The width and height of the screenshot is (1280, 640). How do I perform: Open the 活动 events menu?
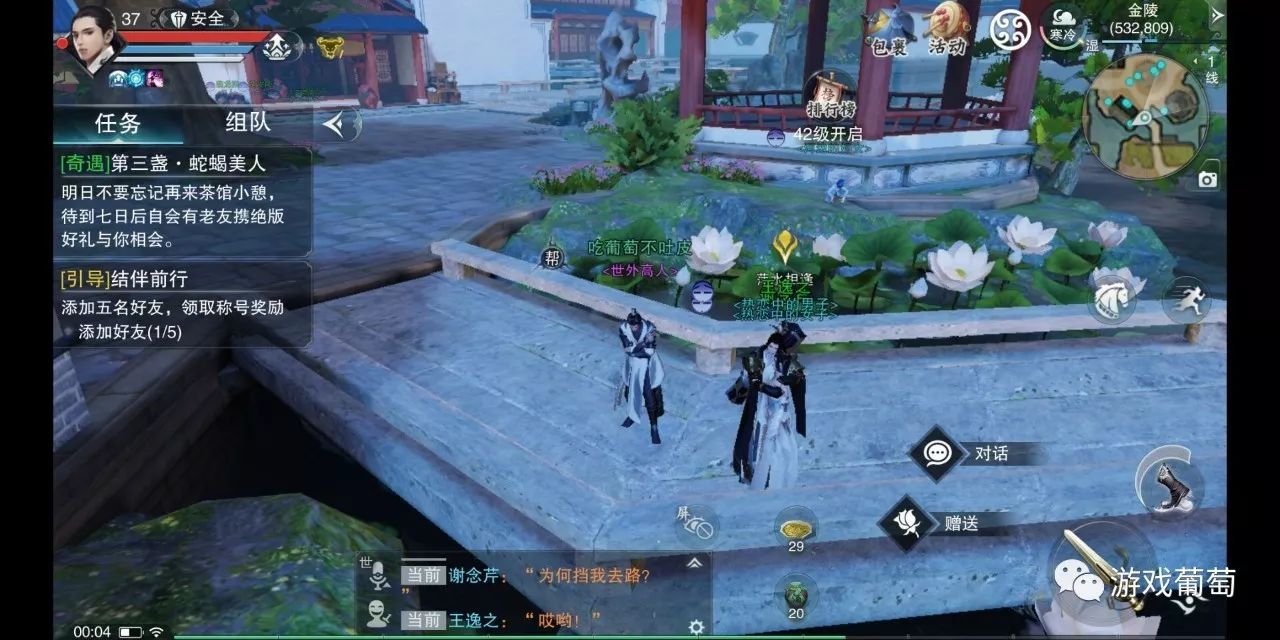(948, 30)
